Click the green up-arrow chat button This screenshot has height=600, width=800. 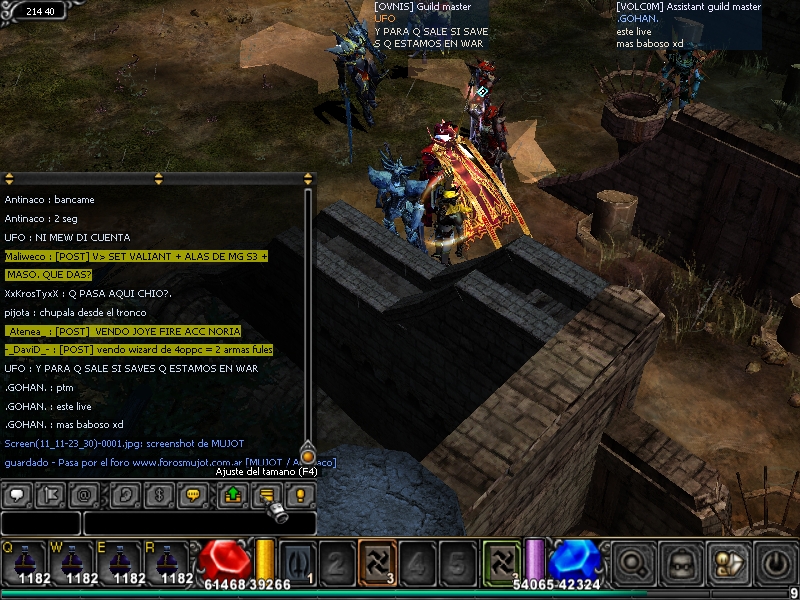233,495
